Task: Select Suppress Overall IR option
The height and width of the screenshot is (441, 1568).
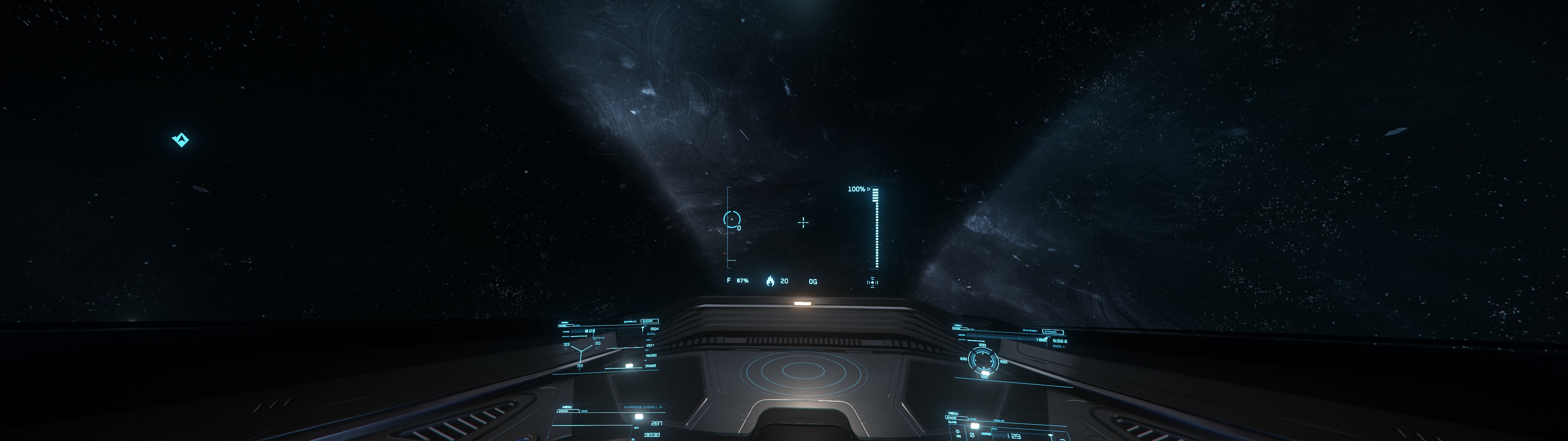Action: (x=643, y=407)
